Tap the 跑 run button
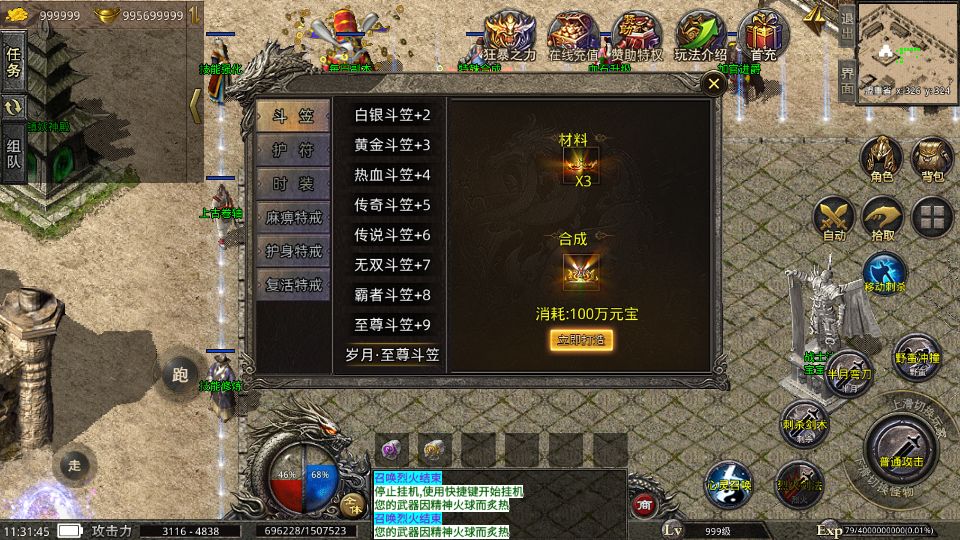Image resolution: width=960 pixels, height=540 pixels. pos(180,375)
